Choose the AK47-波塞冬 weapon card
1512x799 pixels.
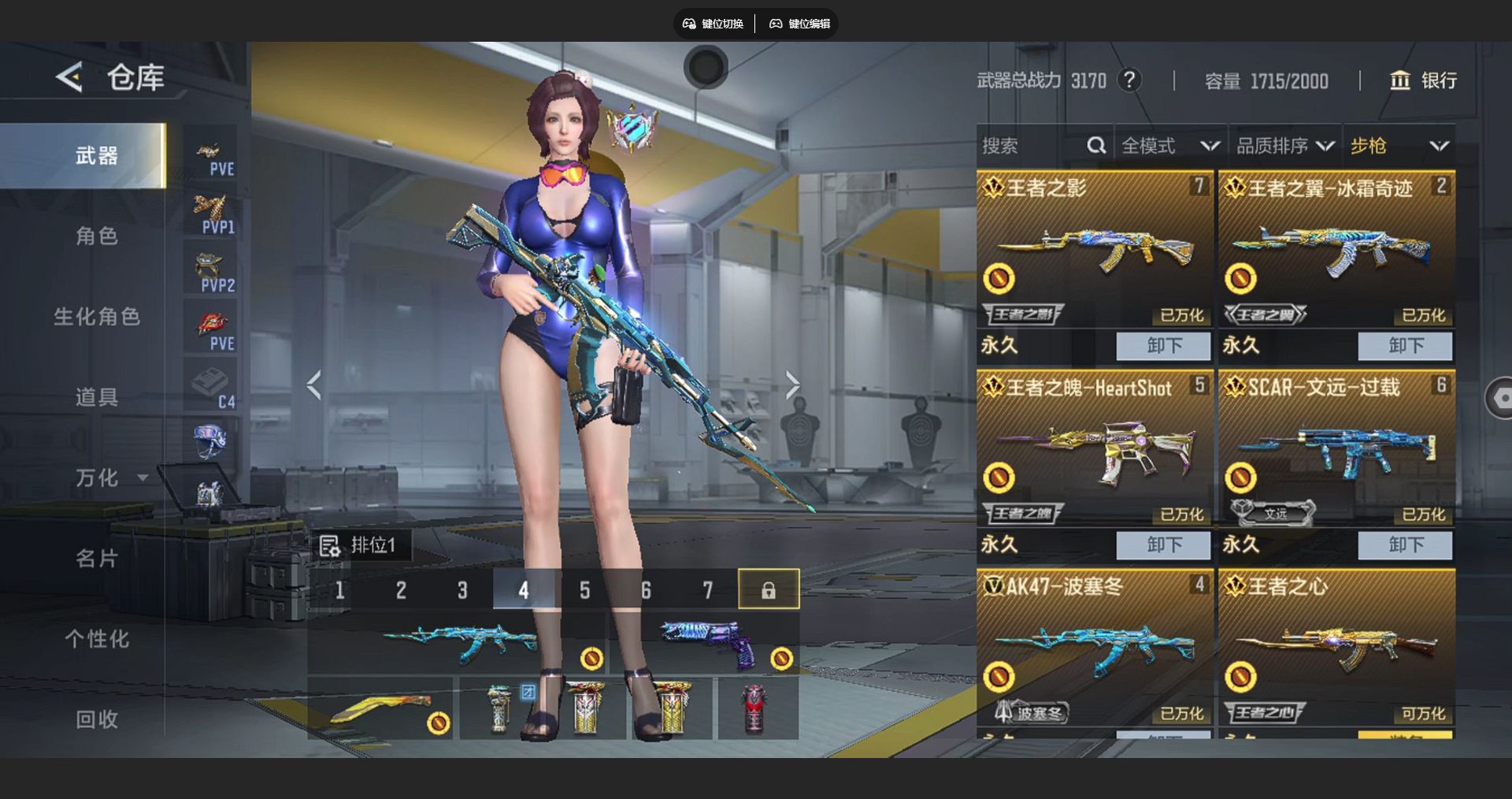pyautogui.click(x=1095, y=646)
